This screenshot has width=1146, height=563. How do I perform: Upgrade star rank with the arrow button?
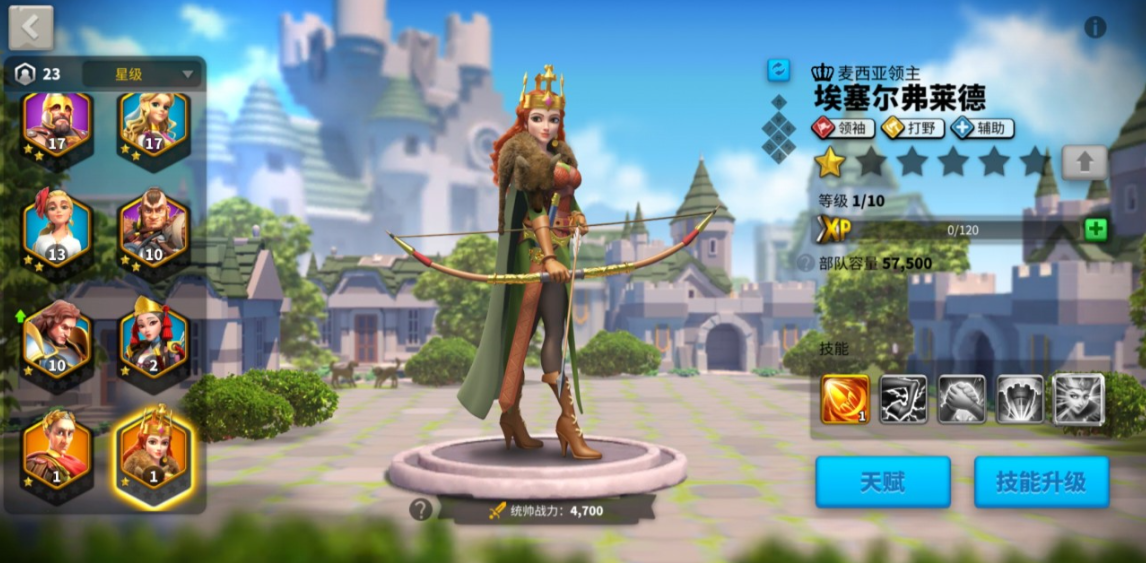coord(1084,162)
